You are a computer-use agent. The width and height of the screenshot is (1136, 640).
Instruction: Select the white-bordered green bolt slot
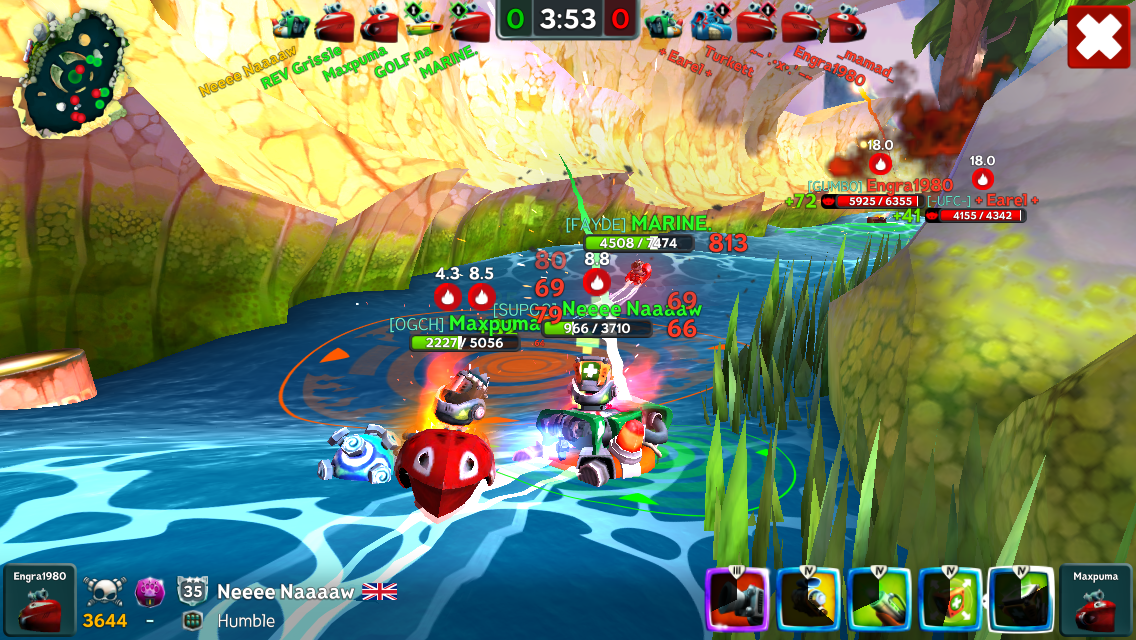pyautogui.click(x=1021, y=599)
